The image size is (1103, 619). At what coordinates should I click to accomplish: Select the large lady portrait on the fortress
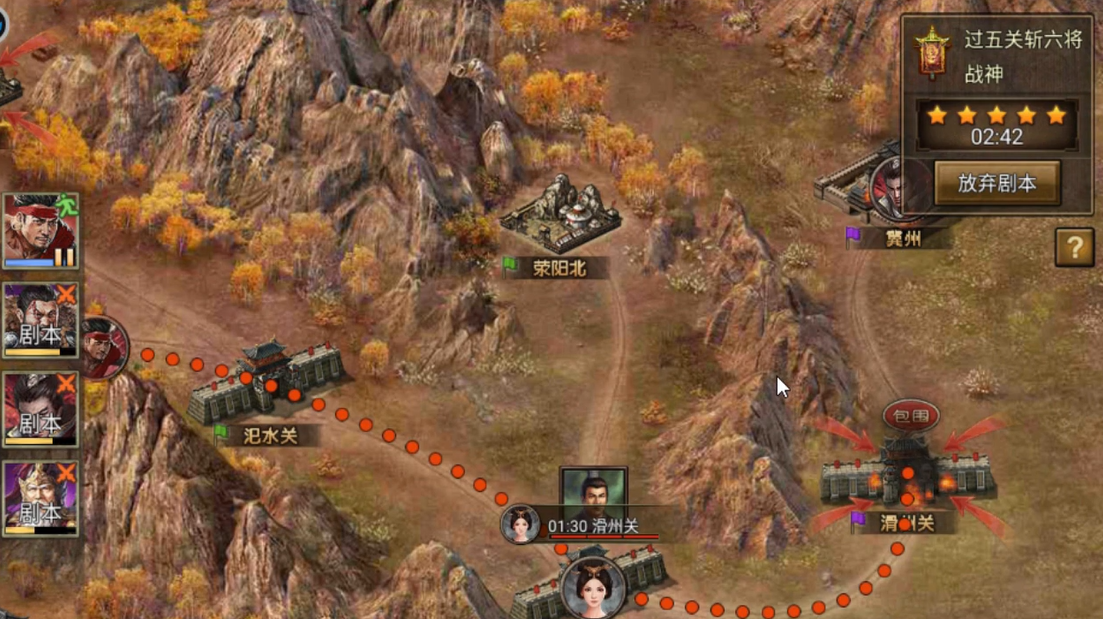[593, 588]
